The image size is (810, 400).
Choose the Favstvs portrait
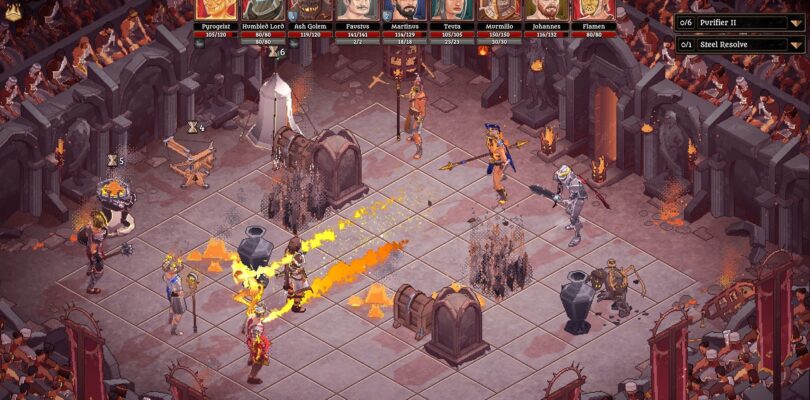pos(358,10)
